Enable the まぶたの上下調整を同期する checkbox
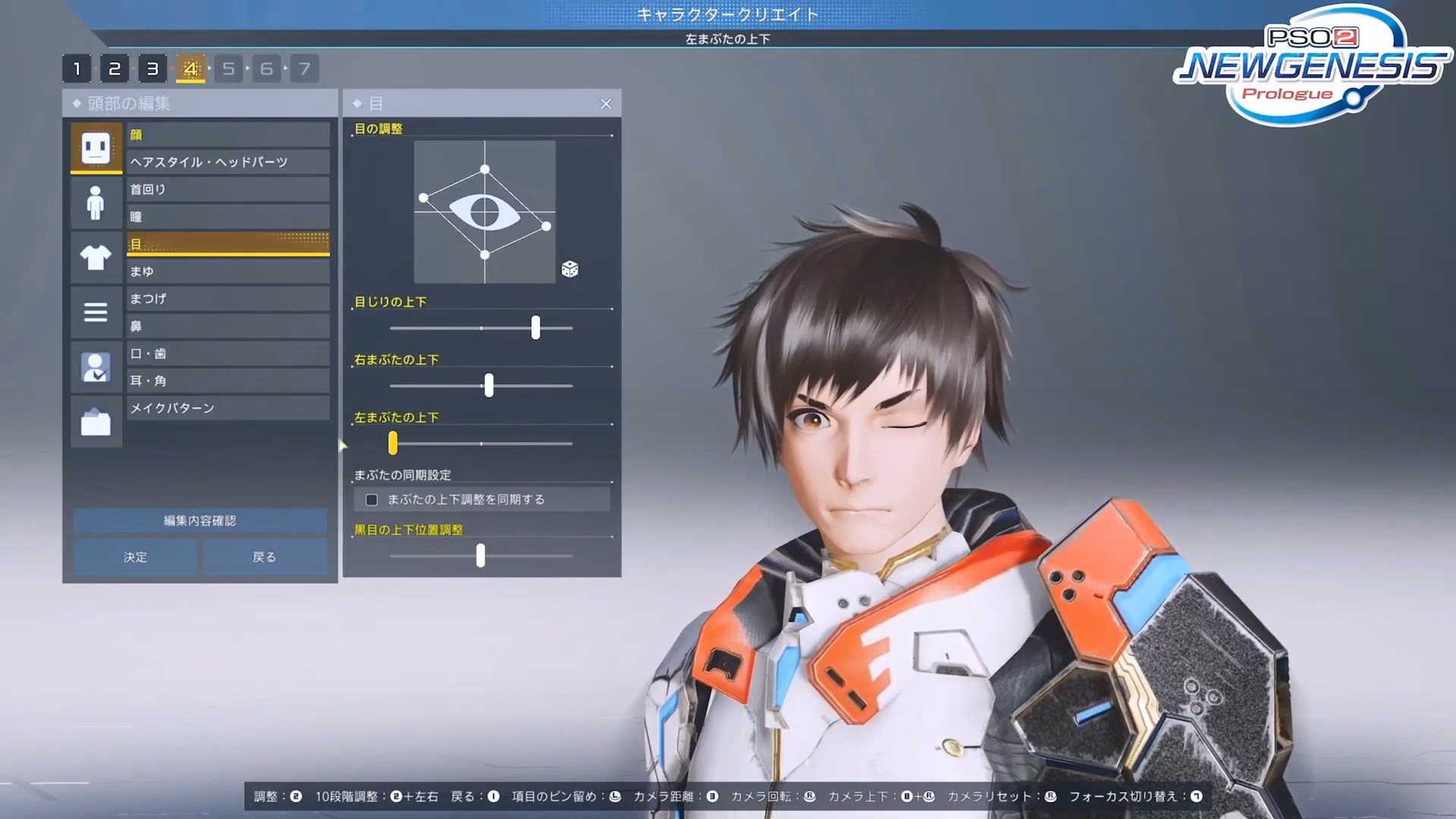Screen dimensions: 1456x819 point(371,499)
